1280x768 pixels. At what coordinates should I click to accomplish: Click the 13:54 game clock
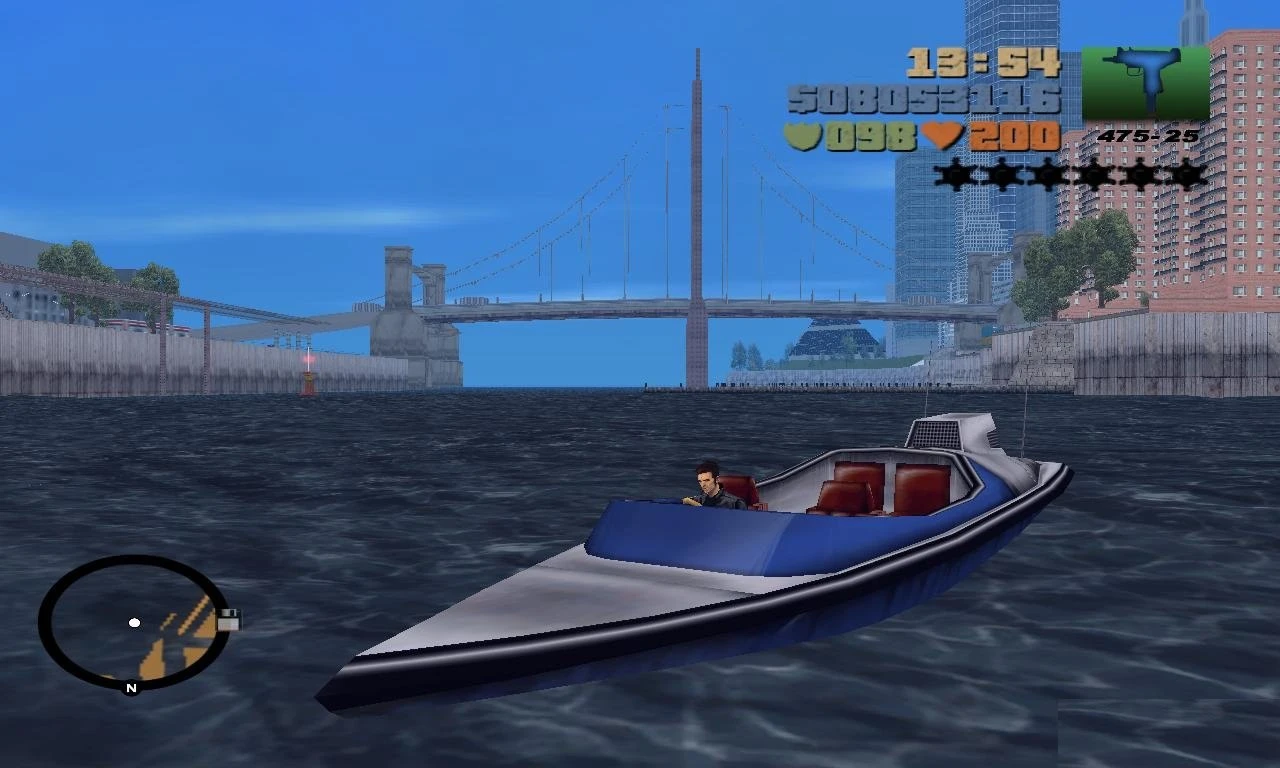[984, 62]
